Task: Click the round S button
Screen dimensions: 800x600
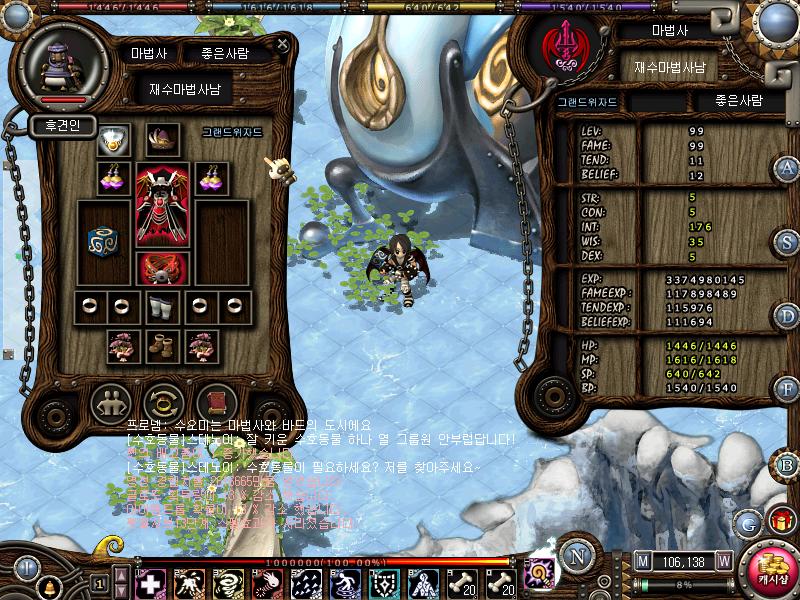Action: click(787, 242)
